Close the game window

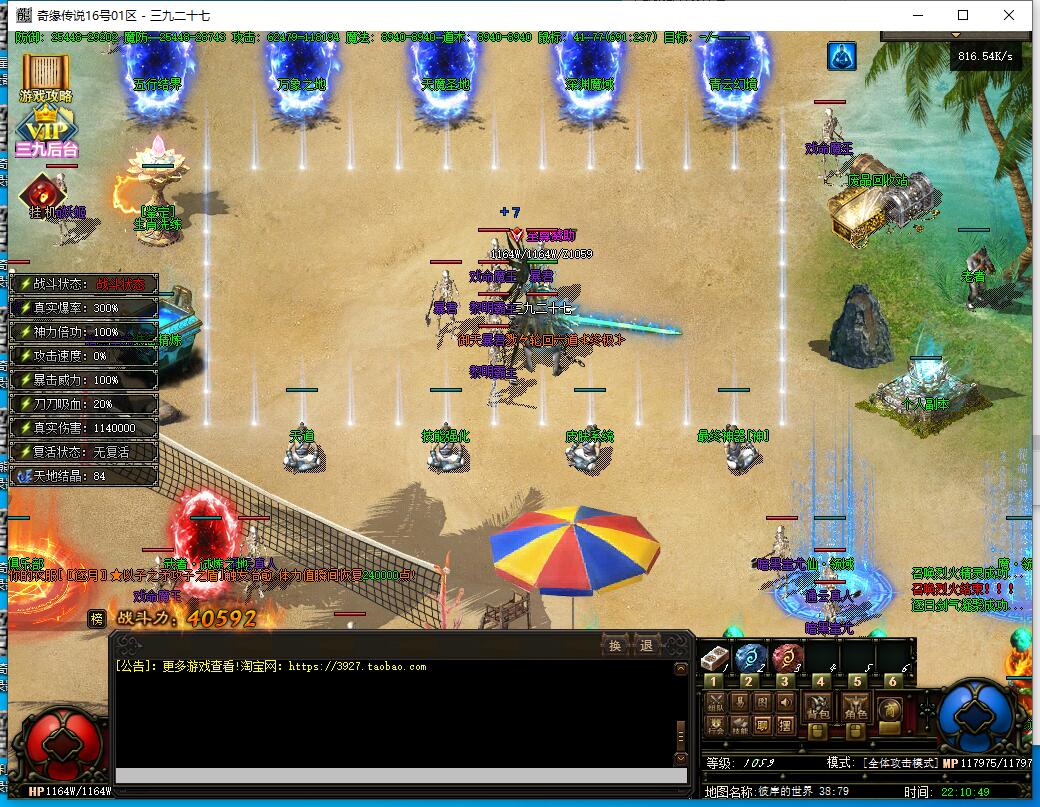click(x=1010, y=15)
